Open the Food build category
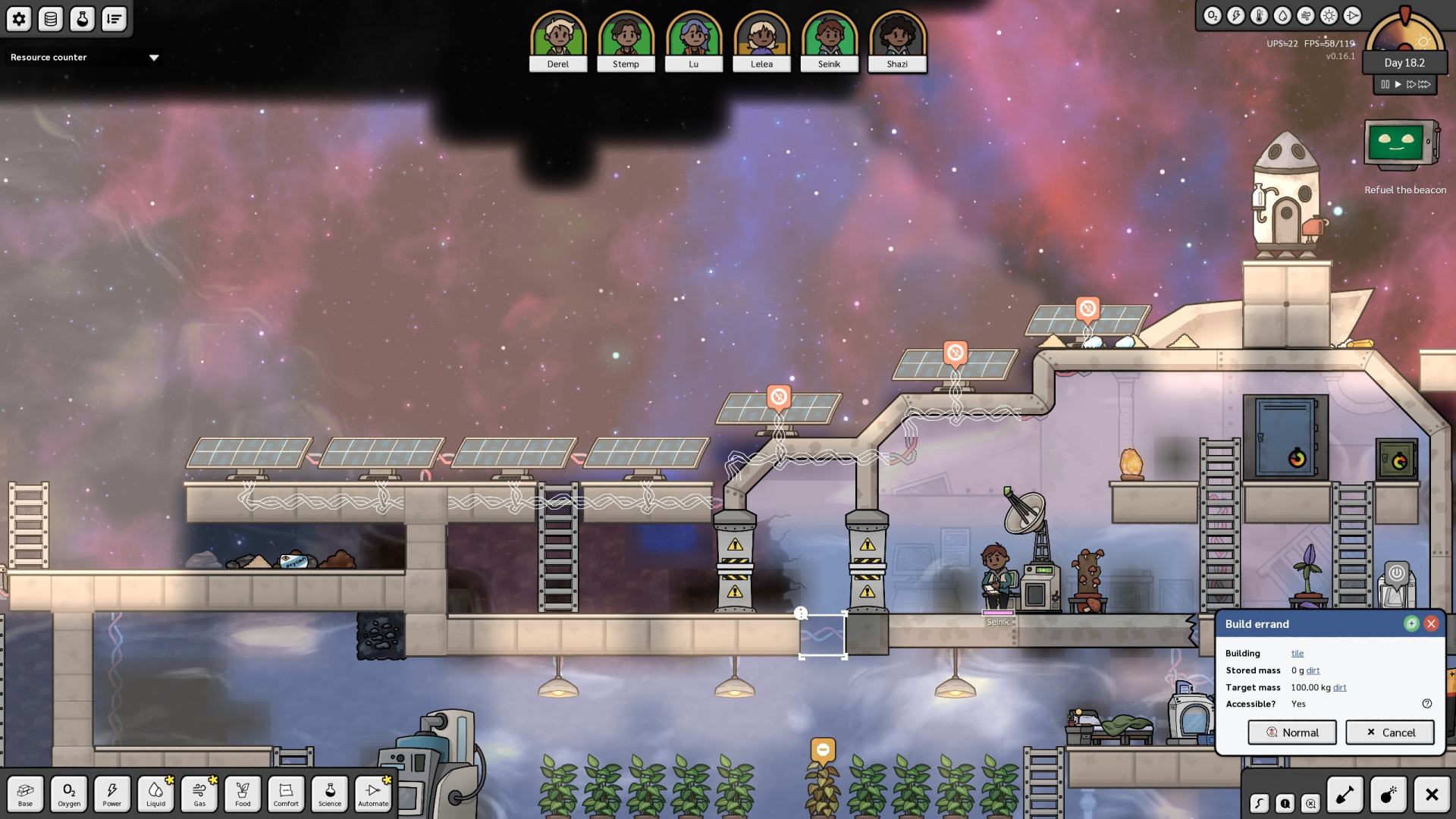Screen dimensions: 1456x819 pos(243,794)
